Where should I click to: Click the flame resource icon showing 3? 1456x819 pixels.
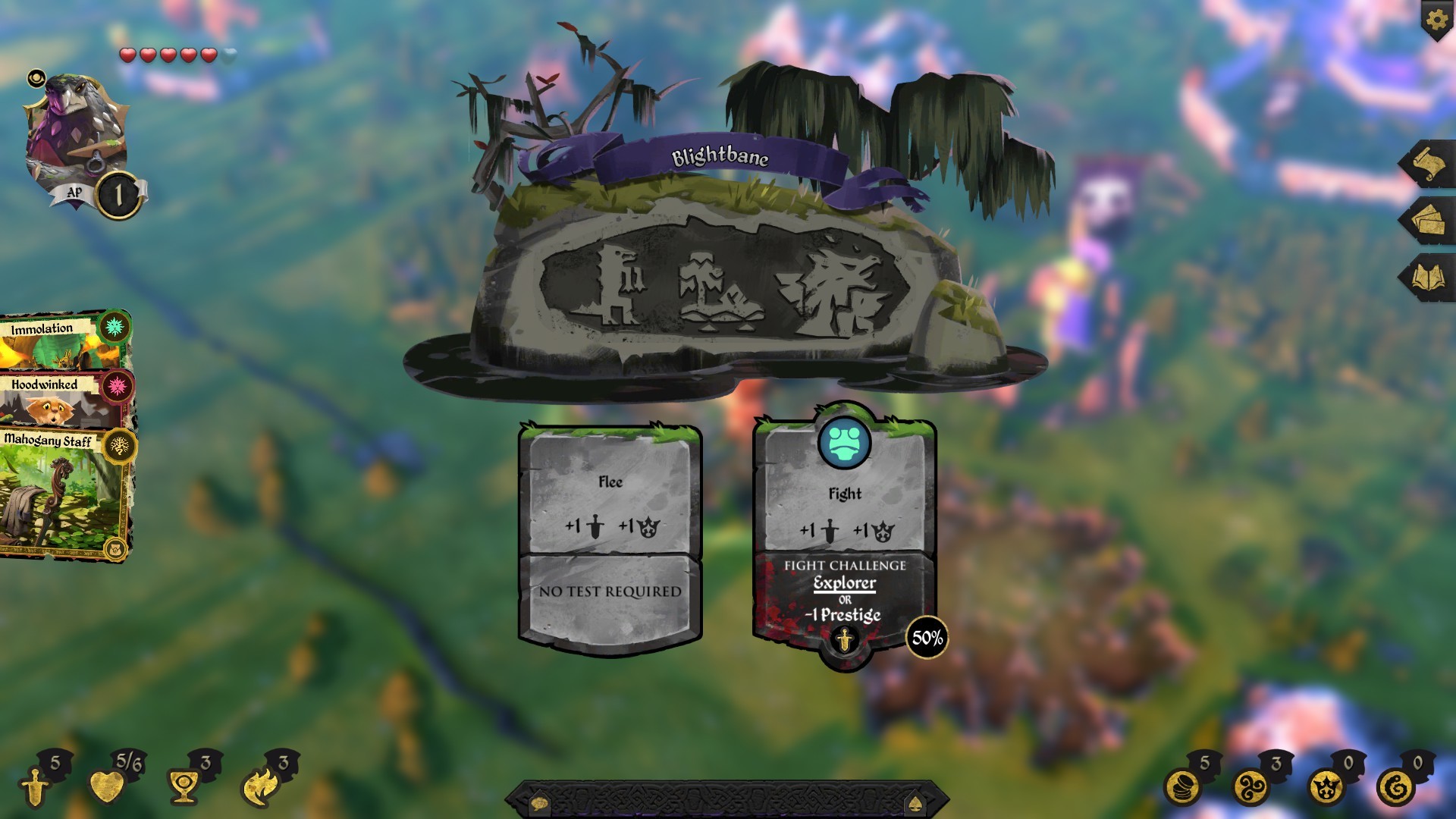coord(259,786)
